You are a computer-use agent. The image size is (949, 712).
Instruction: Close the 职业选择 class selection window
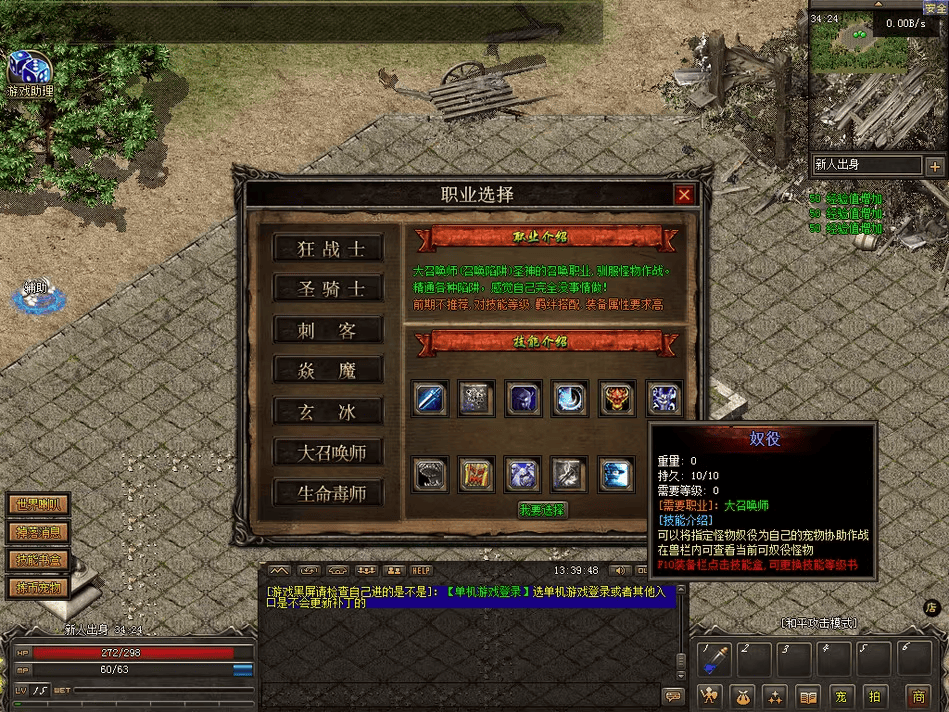(684, 195)
